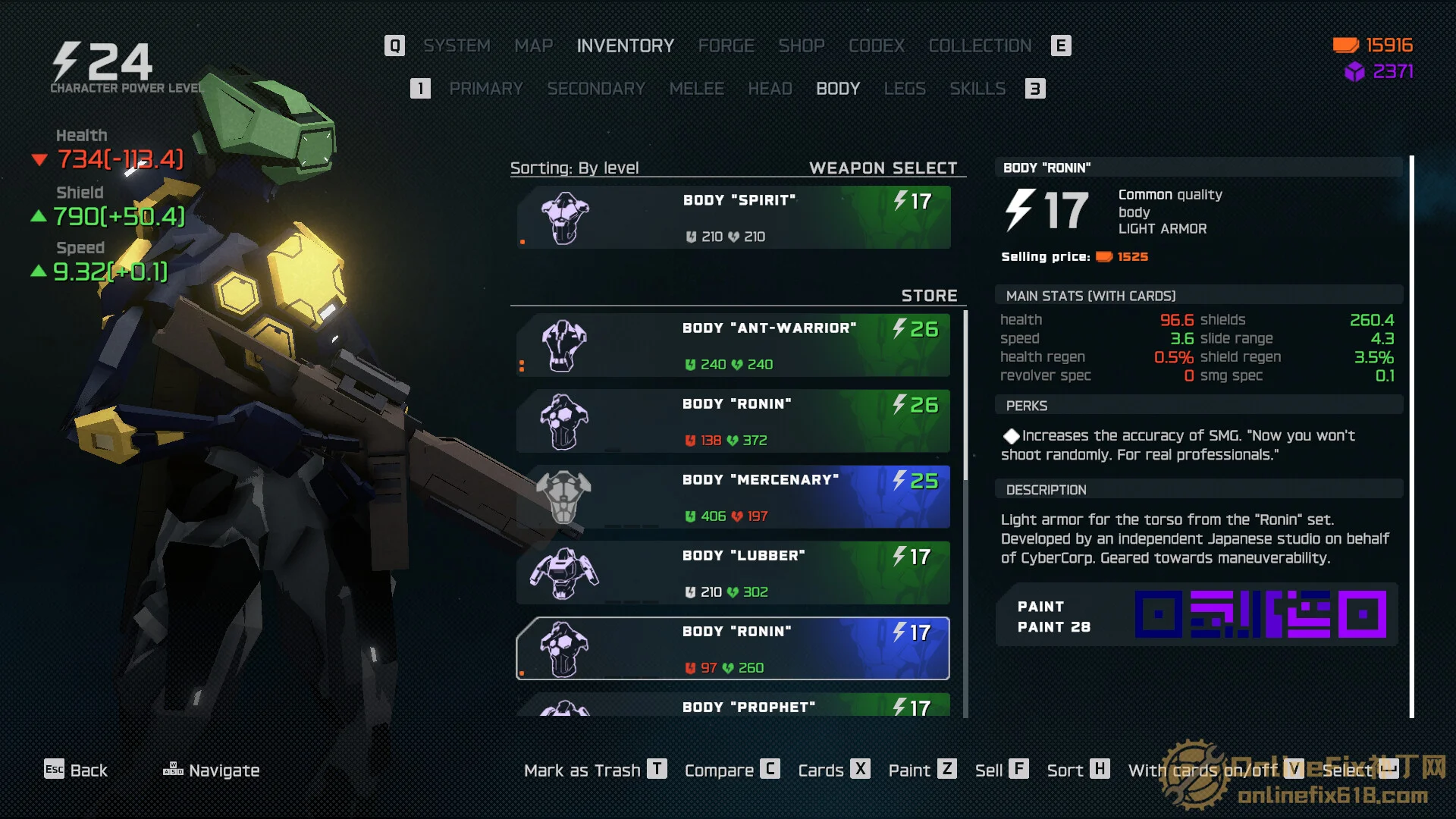Show Legs armor items
The height and width of the screenshot is (819, 1456).
[x=905, y=89]
